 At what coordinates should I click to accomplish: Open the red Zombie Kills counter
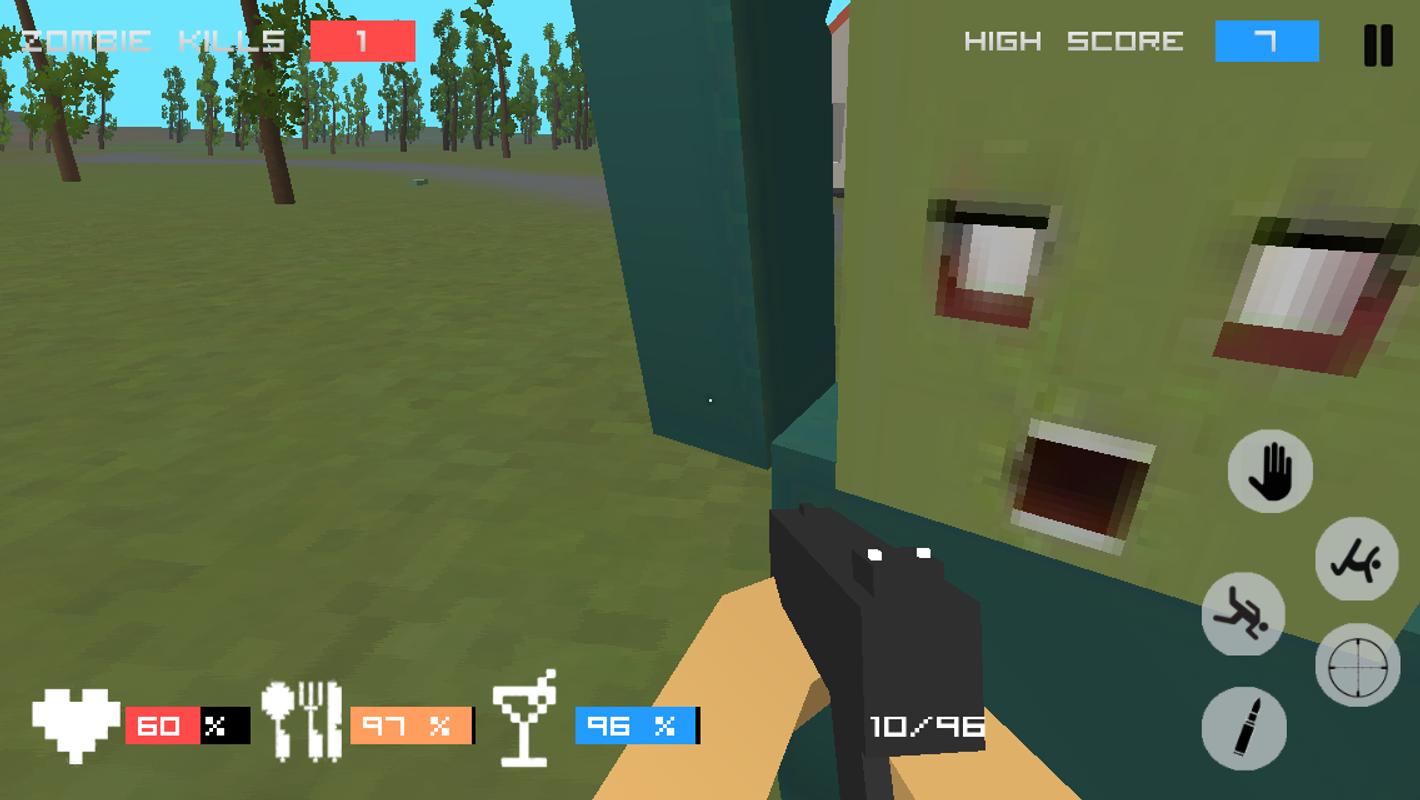click(x=364, y=42)
